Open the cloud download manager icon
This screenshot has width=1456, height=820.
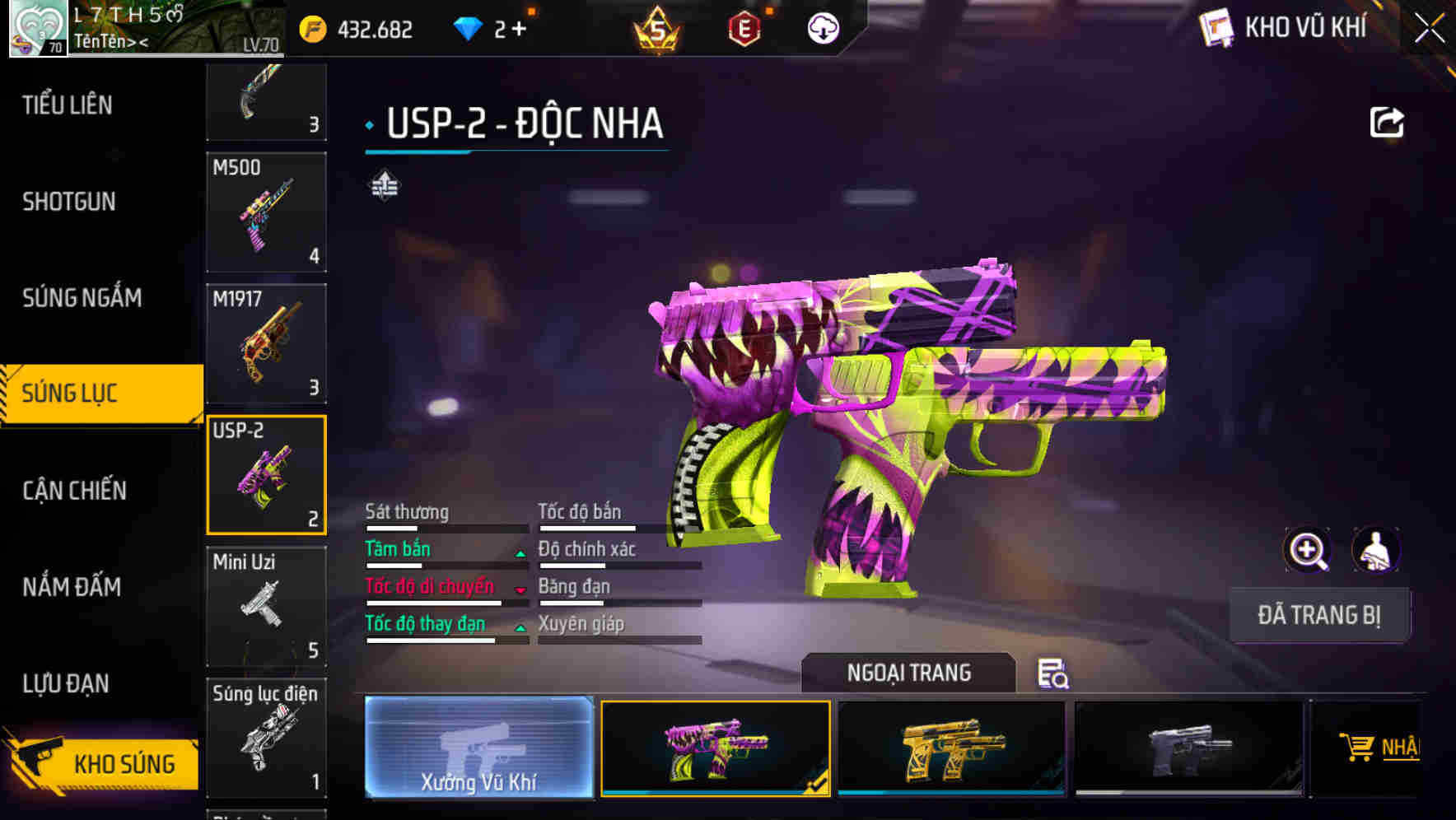821,28
